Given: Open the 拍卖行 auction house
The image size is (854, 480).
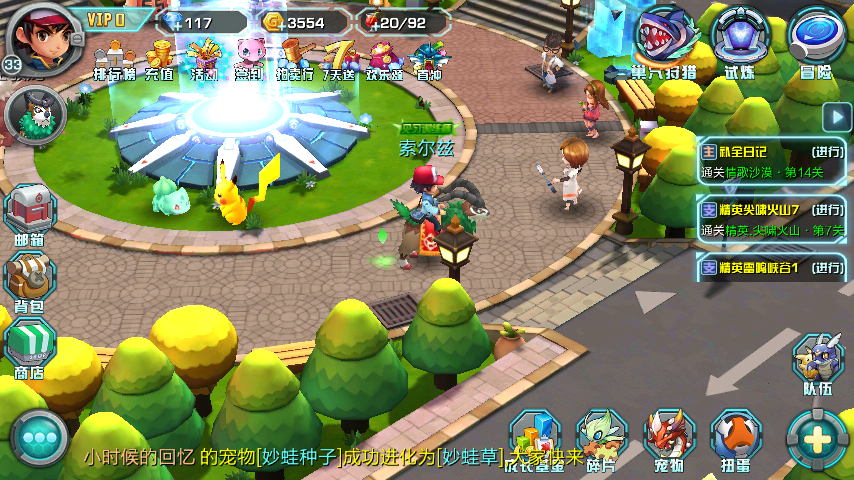Looking at the screenshot, I should point(294,59).
